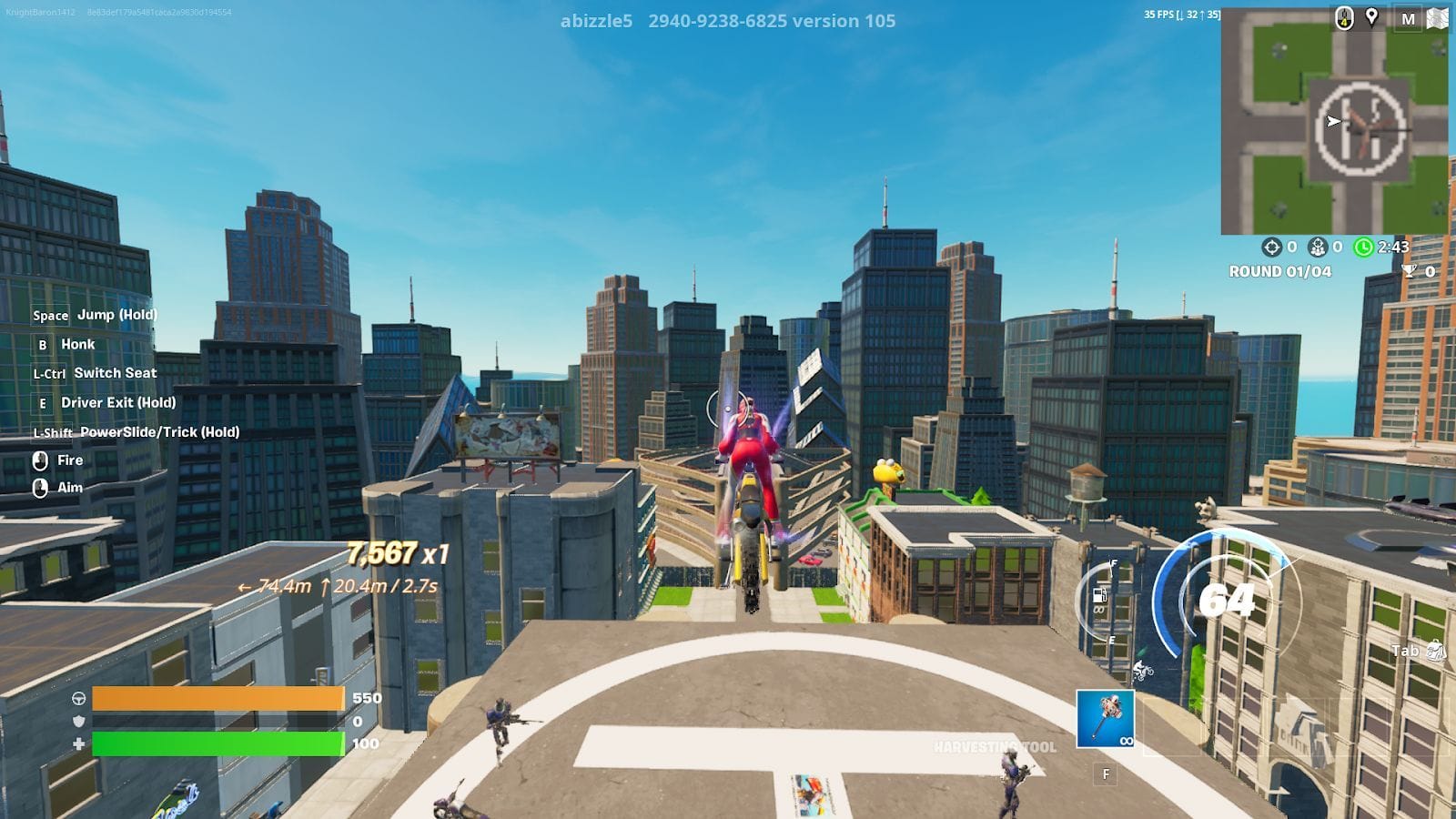Screen dimensions: 1456x819
Task: Click the backpack icon next to Tab
Action: tap(1436, 652)
